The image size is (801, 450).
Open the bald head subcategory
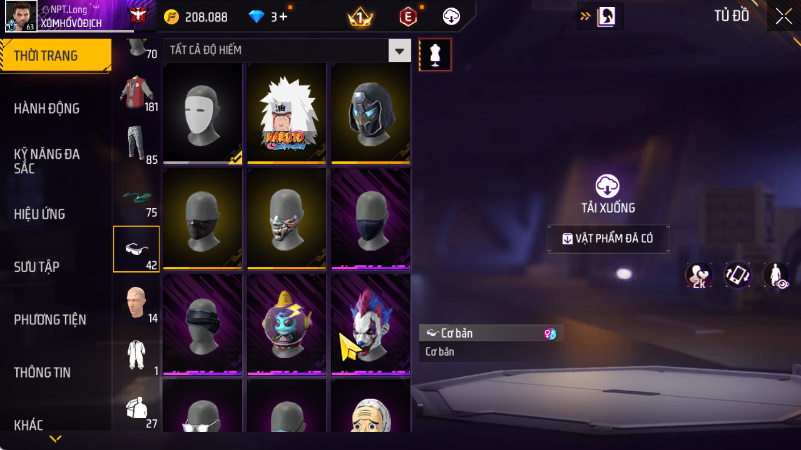tap(136, 303)
